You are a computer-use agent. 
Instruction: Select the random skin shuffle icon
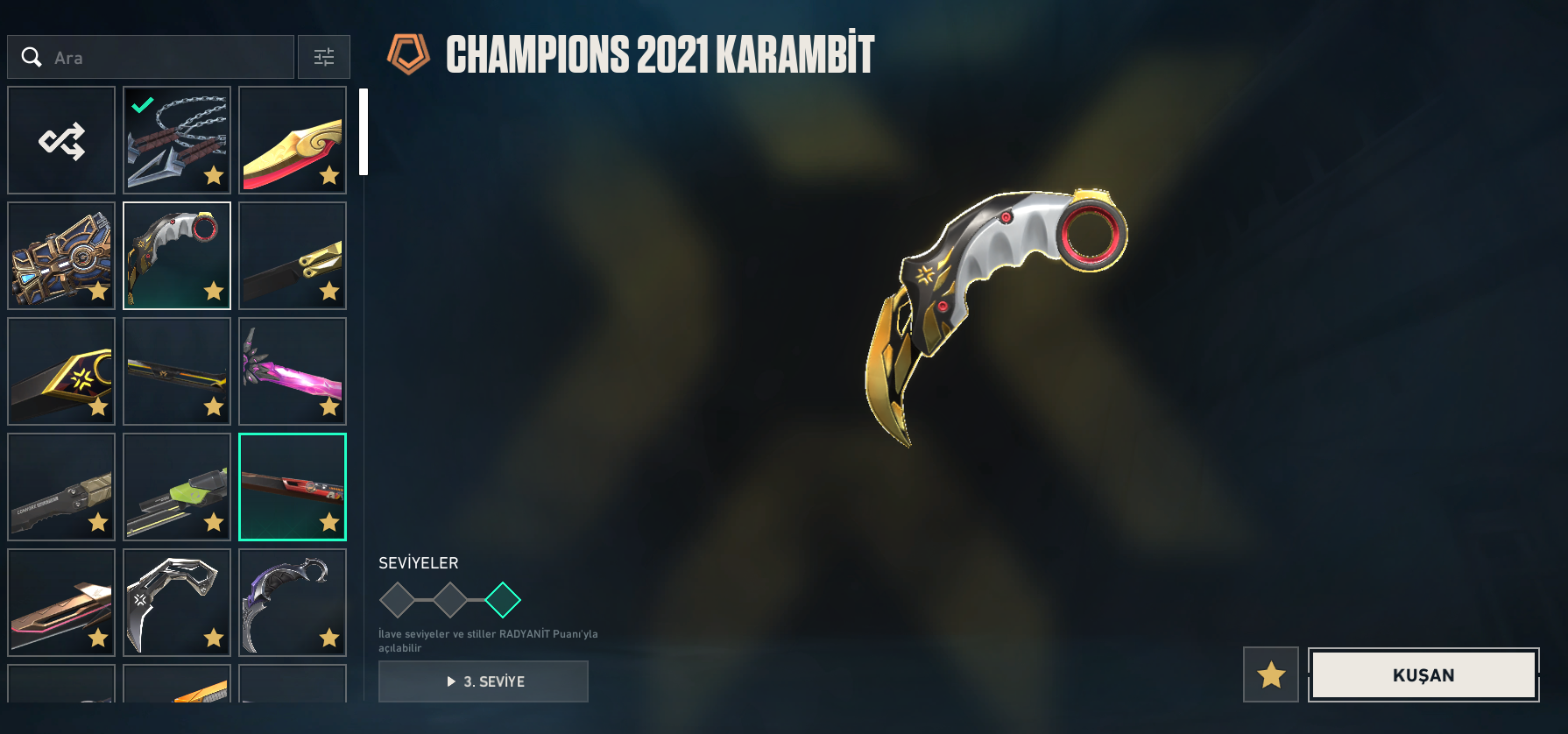coord(60,138)
